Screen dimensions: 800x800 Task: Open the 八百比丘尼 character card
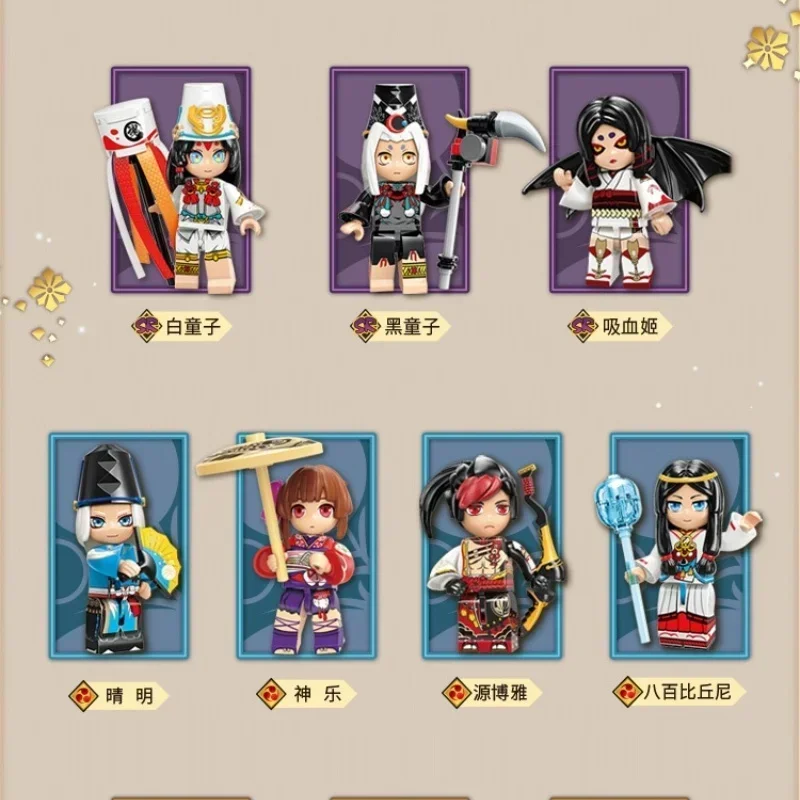point(680,545)
